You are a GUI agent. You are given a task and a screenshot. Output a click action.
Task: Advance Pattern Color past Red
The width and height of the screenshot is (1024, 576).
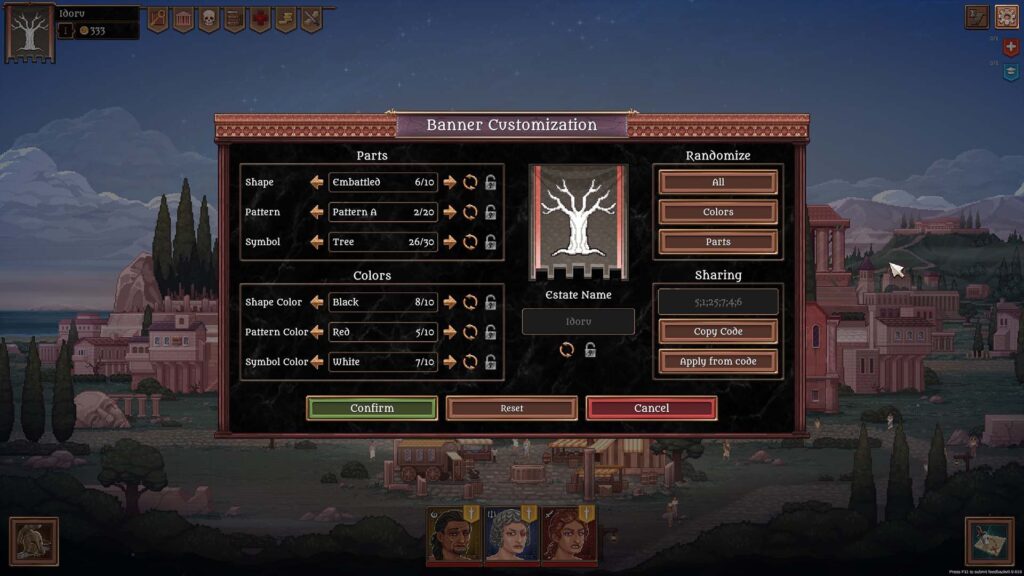(450, 332)
